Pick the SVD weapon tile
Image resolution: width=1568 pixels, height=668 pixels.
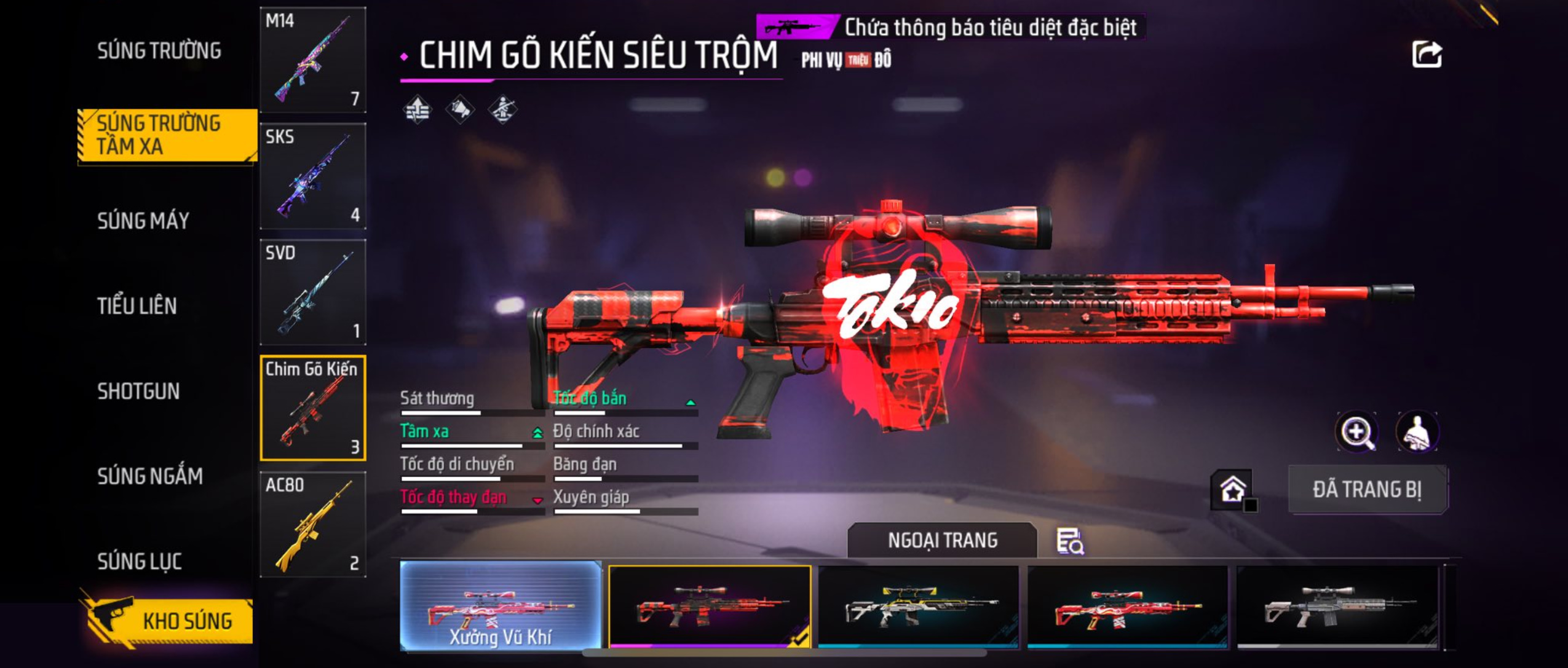pos(312,293)
